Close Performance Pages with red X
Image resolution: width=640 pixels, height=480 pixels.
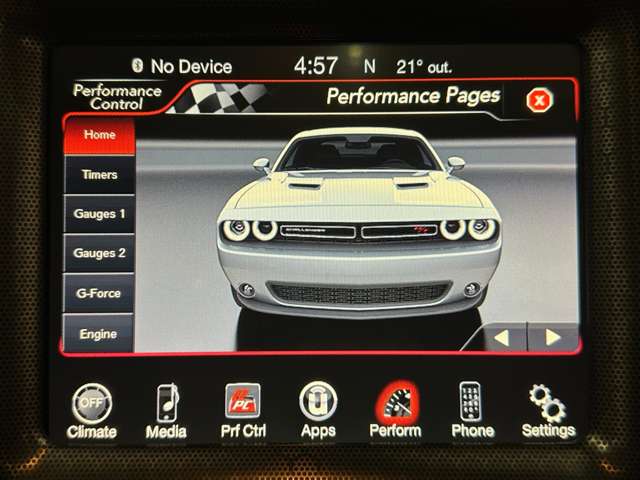[x=539, y=100]
